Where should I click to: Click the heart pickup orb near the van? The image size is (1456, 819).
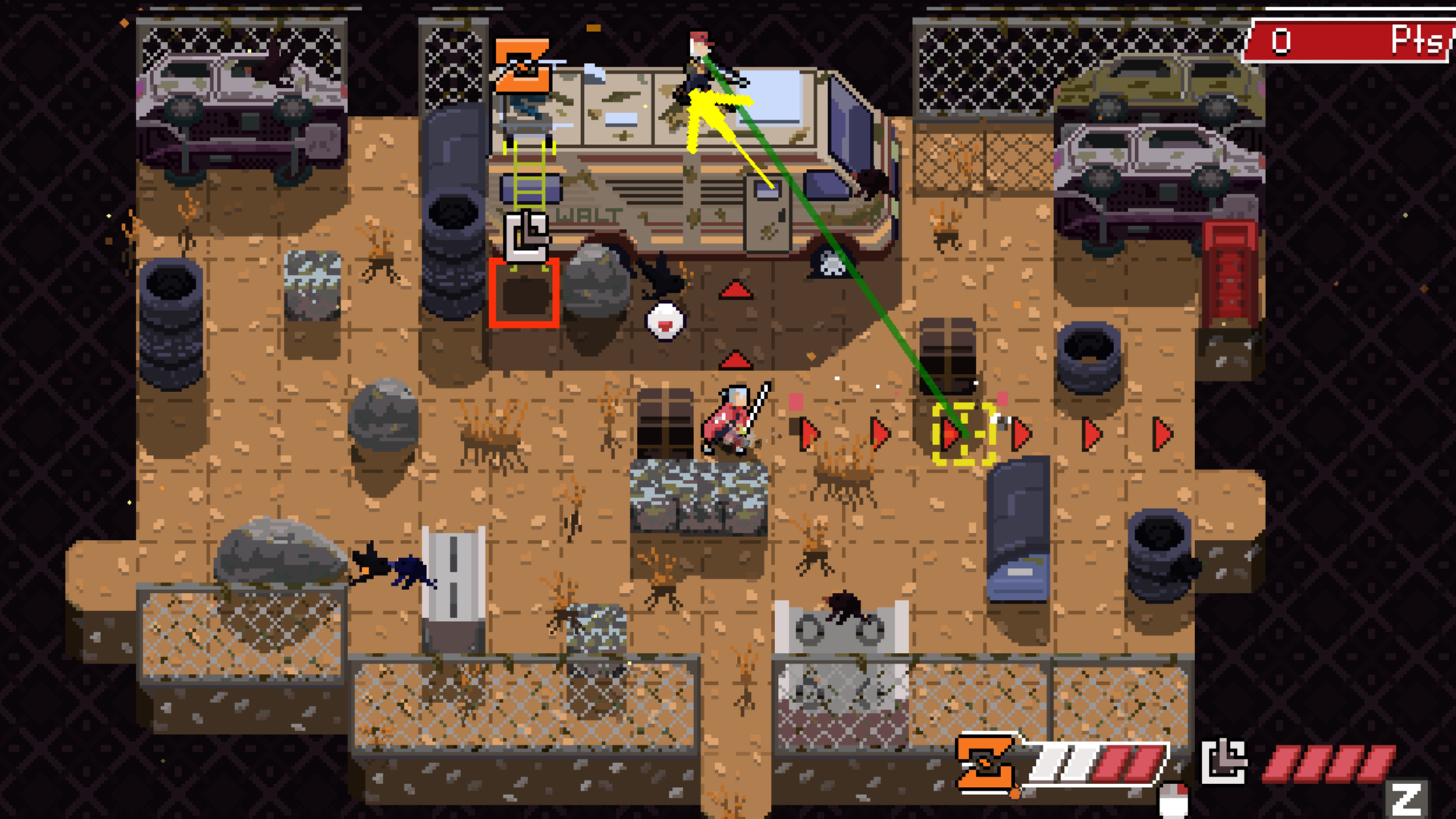click(664, 321)
